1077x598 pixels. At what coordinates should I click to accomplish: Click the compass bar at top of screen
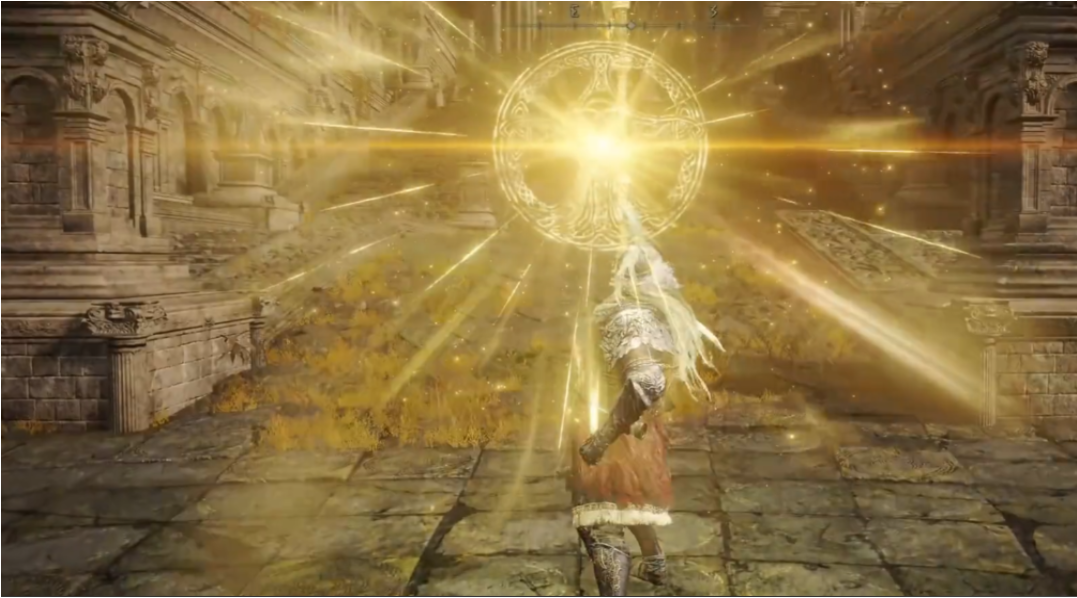(x=630, y=23)
